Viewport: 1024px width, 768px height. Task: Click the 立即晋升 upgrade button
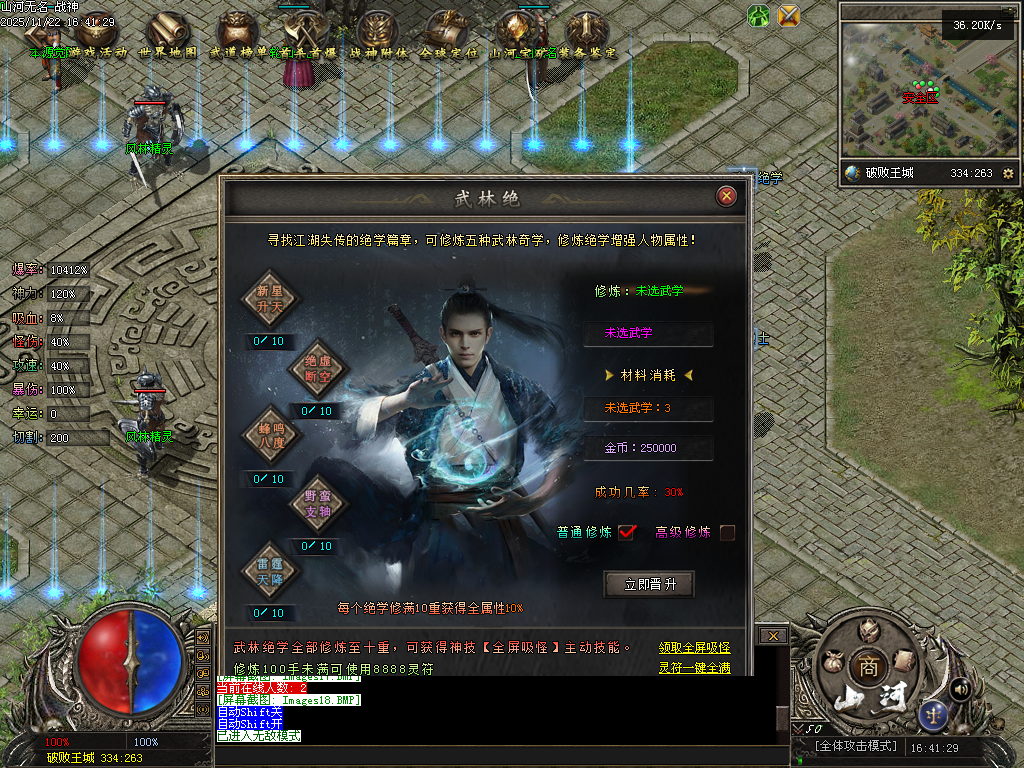(649, 584)
